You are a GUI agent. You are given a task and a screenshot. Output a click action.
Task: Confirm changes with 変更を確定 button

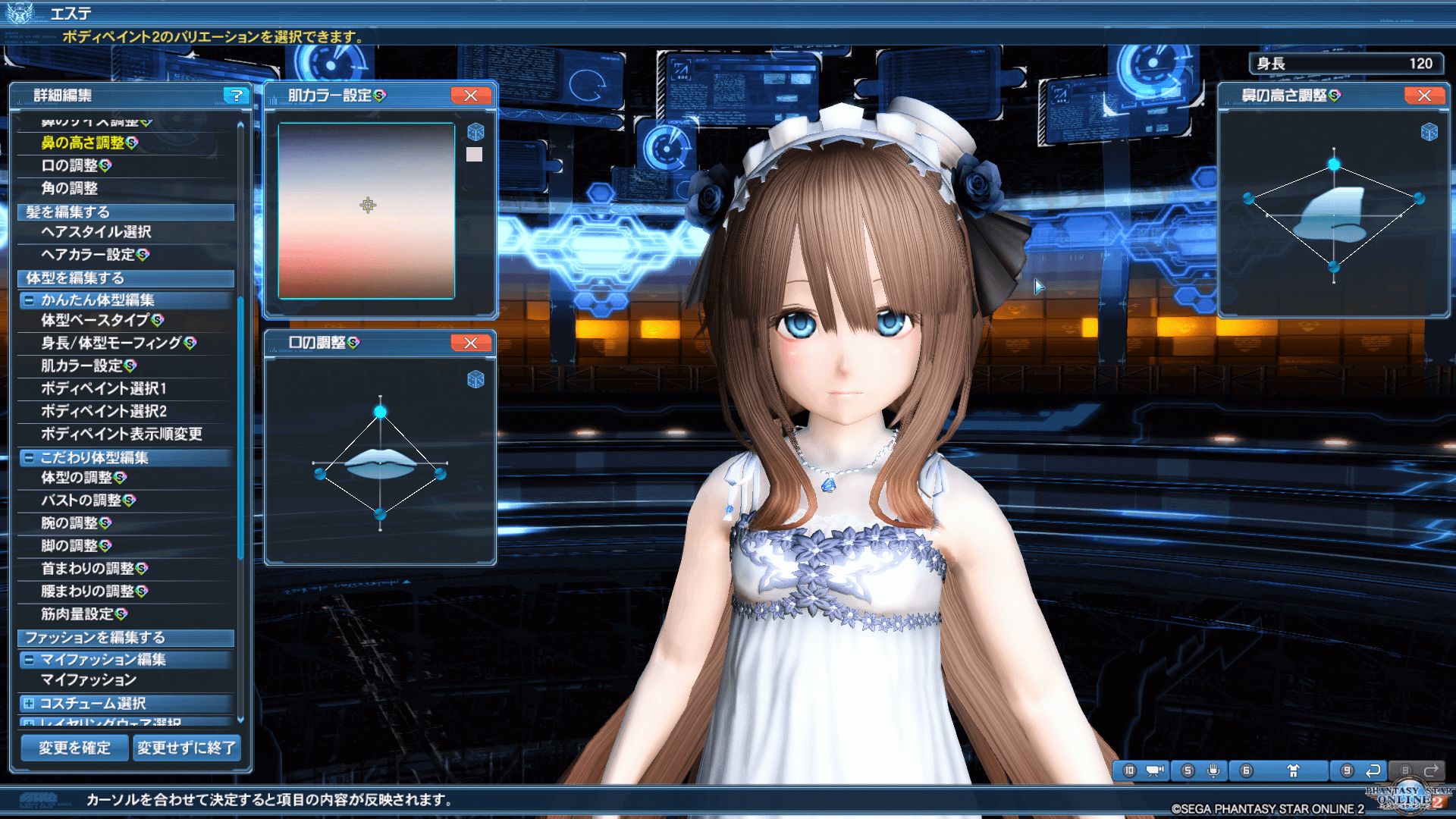(x=74, y=748)
